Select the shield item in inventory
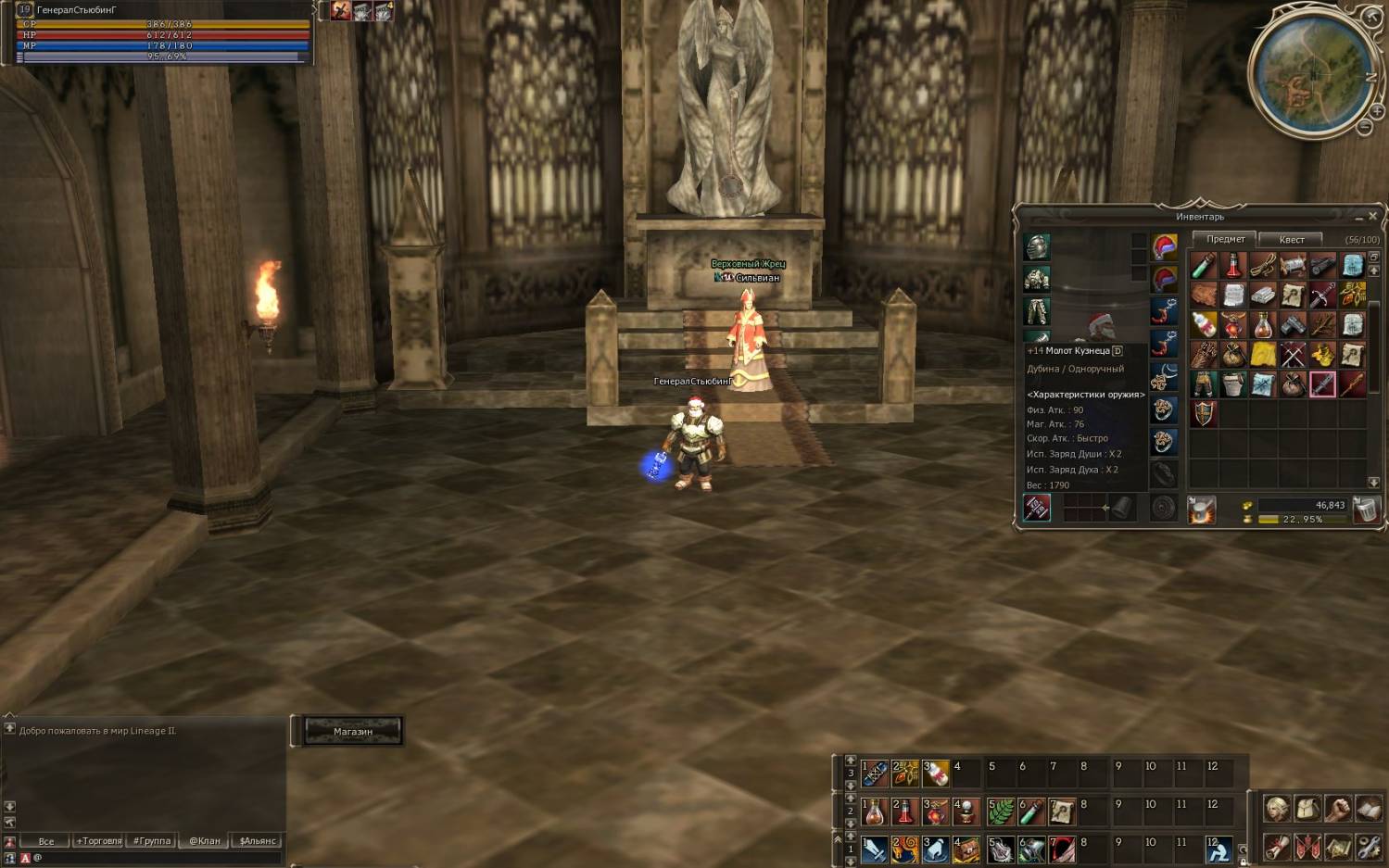The image size is (1389, 868). click(1204, 413)
